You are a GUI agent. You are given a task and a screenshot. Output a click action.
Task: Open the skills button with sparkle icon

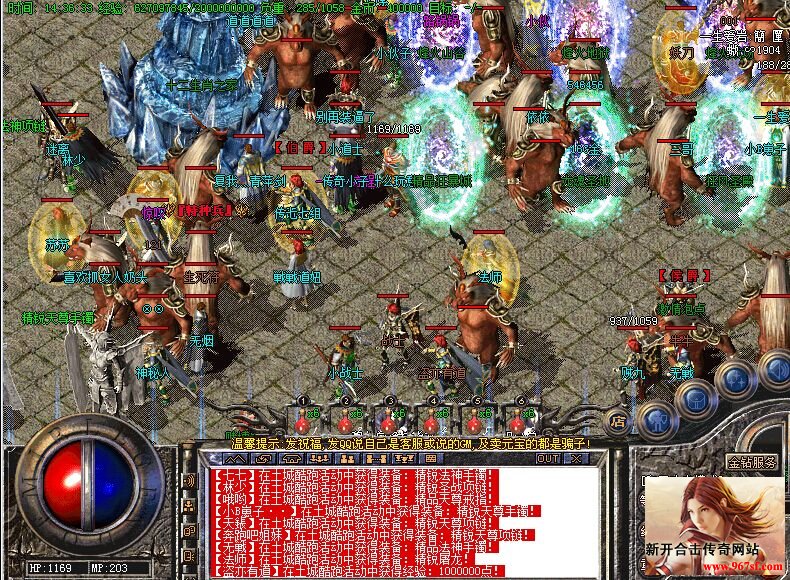tap(735, 380)
